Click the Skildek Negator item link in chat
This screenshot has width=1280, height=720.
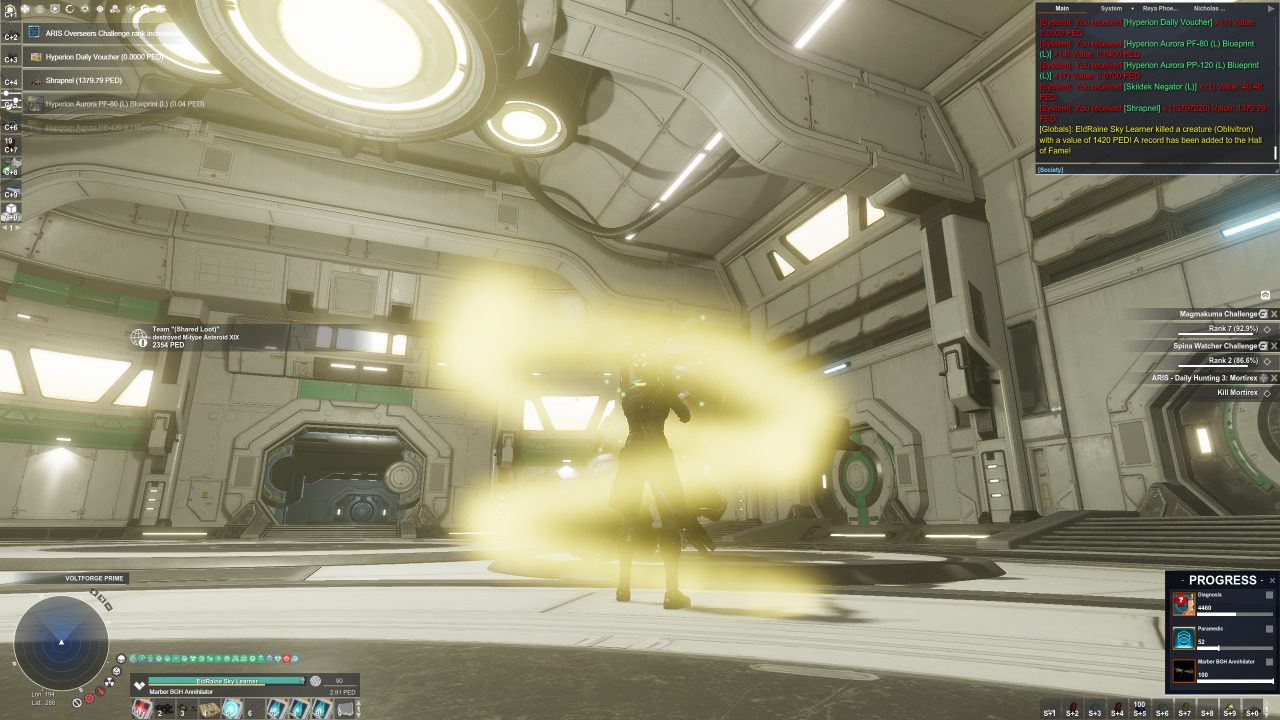[x=1160, y=87]
